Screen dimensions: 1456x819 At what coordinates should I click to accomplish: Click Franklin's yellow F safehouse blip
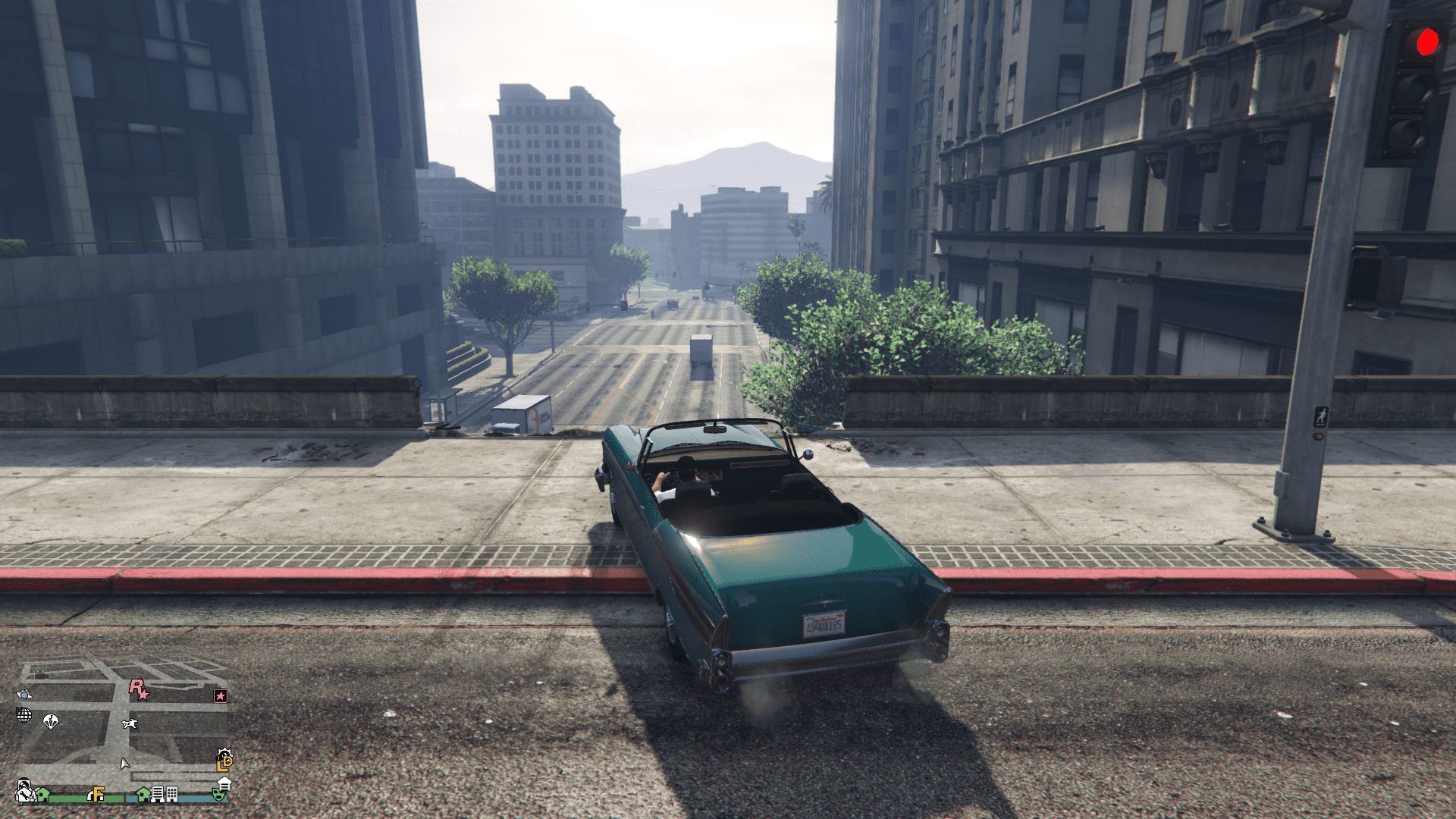[98, 795]
